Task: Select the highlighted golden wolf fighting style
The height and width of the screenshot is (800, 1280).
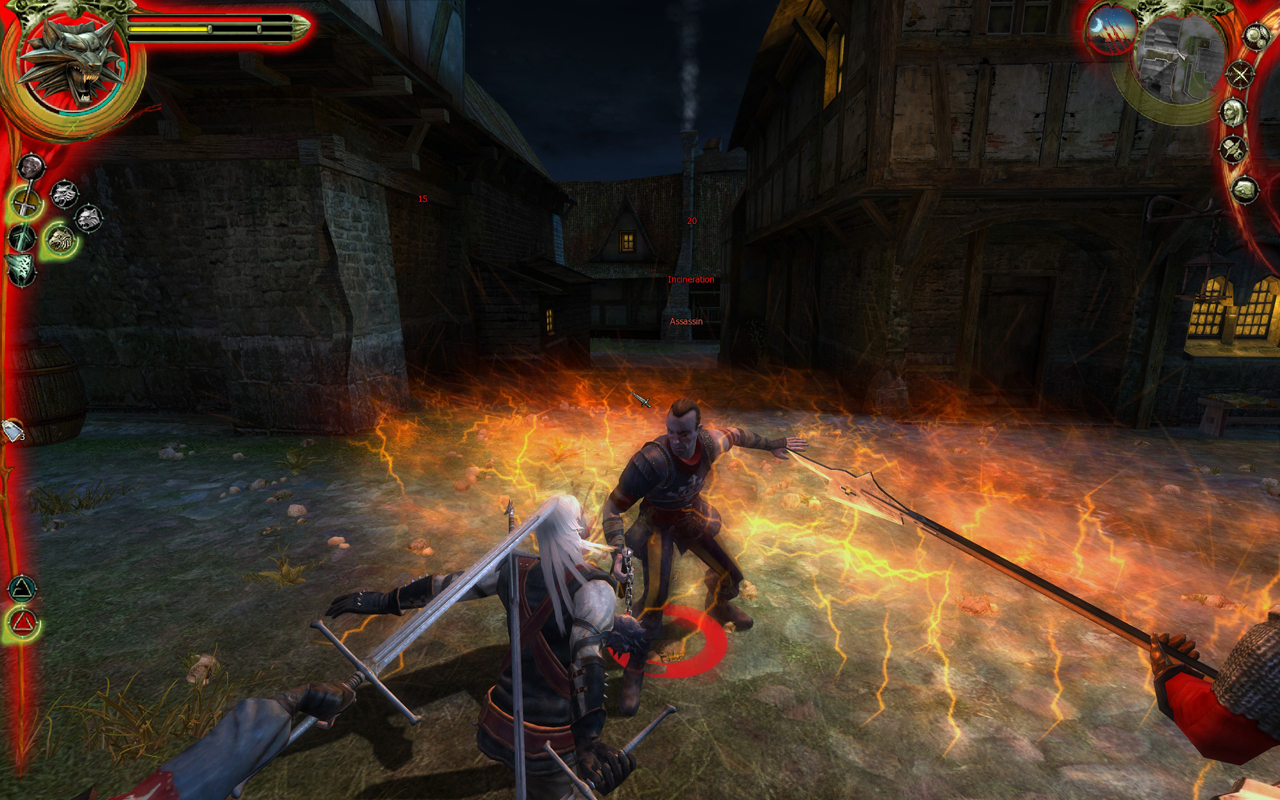Action: click(x=60, y=238)
